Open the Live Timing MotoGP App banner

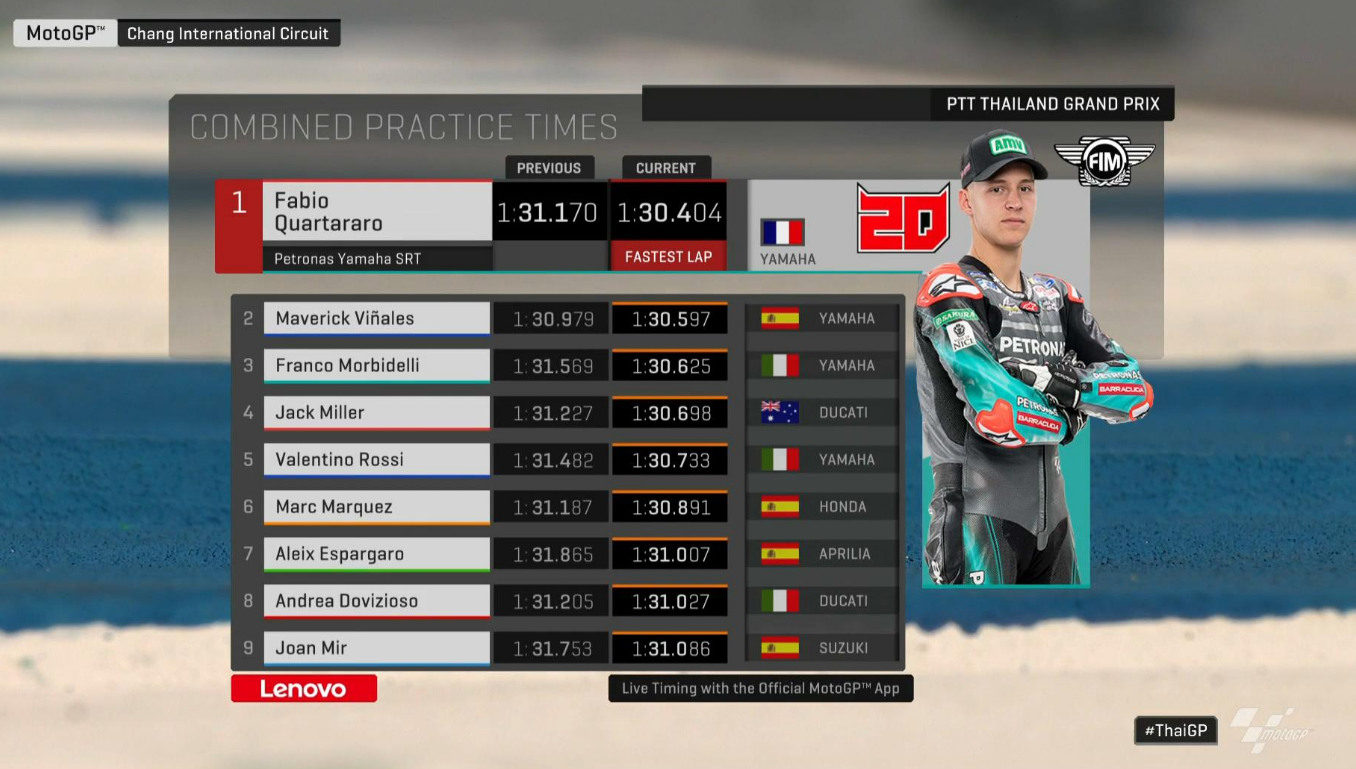760,688
